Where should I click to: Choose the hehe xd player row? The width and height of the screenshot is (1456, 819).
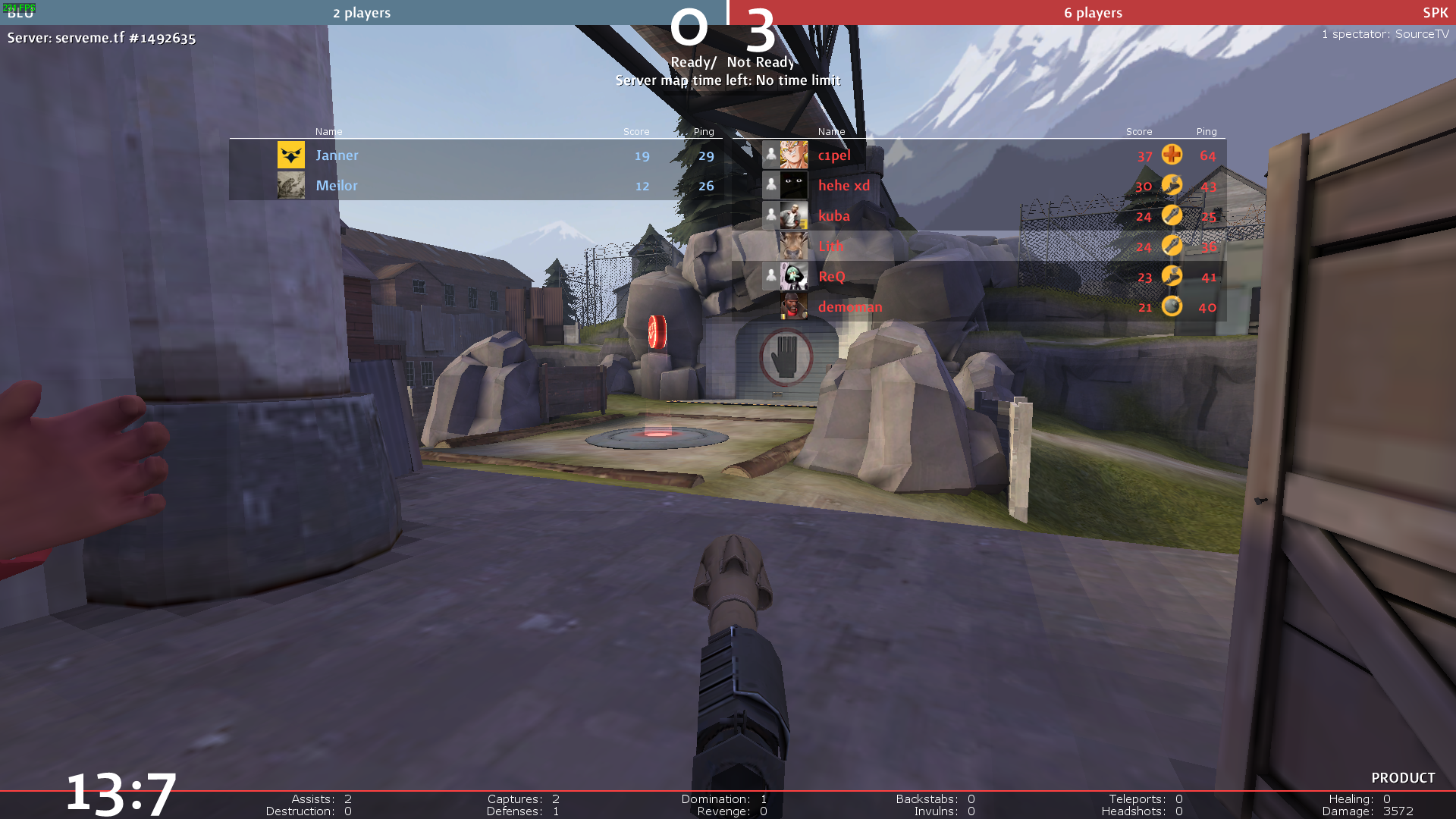pyautogui.click(x=844, y=186)
